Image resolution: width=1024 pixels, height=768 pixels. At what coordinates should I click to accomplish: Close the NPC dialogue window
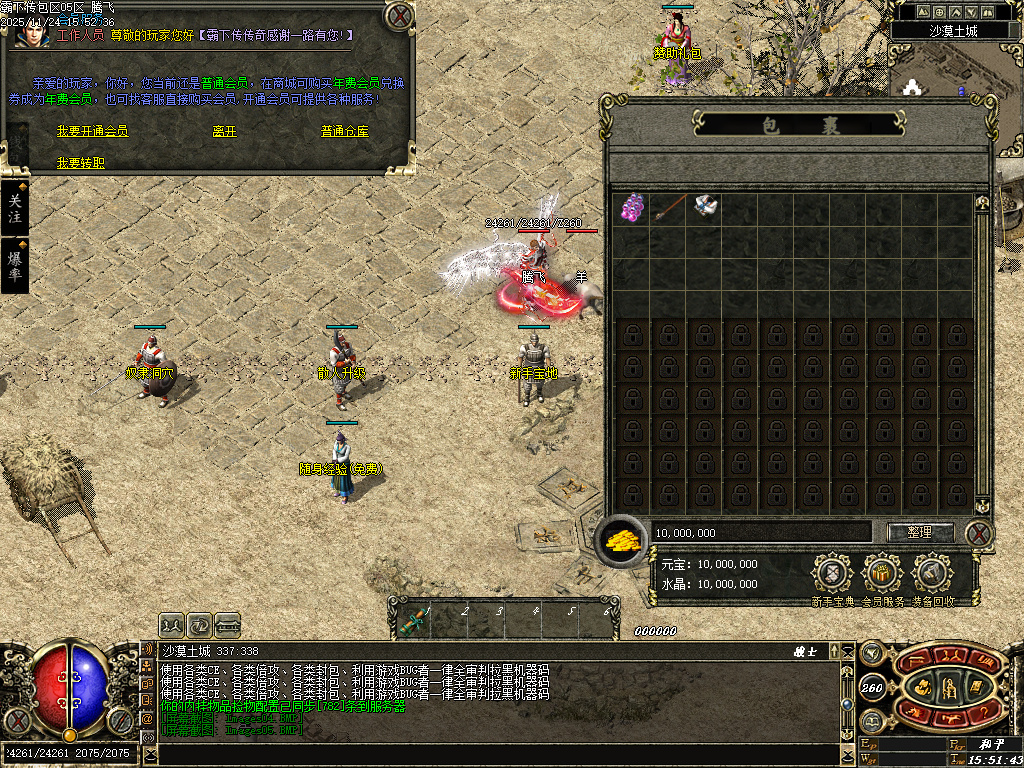pyautogui.click(x=399, y=16)
